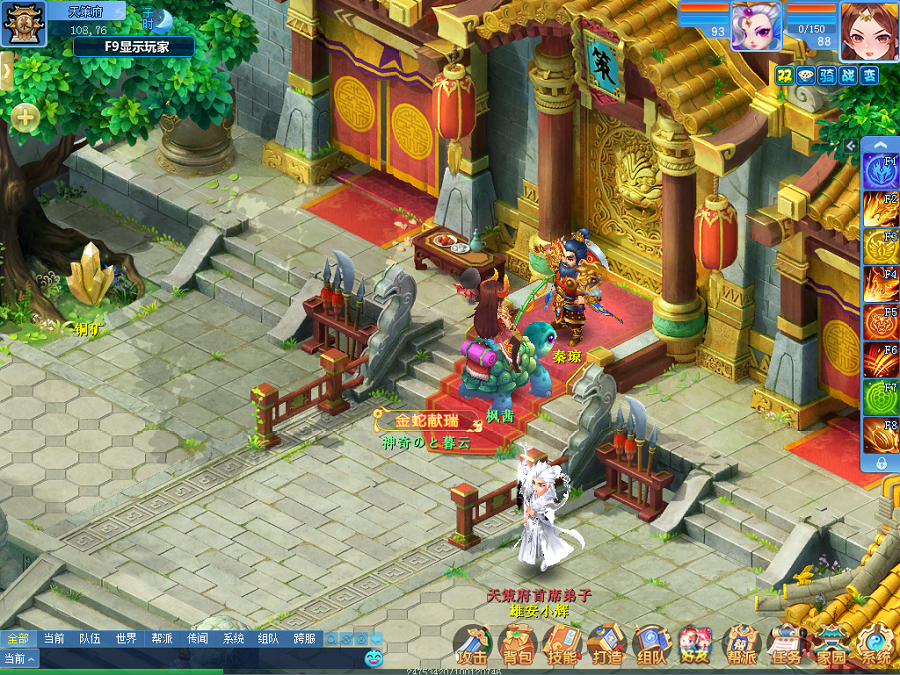
Task: Open the 家园 (Homestead) menu
Action: pos(831,645)
